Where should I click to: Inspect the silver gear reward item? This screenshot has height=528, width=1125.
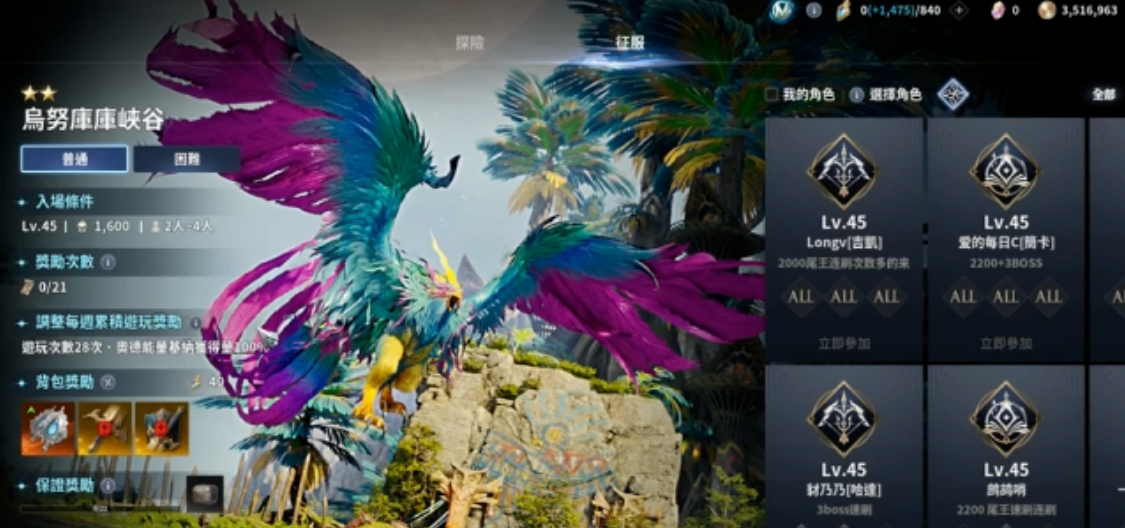tap(48, 429)
